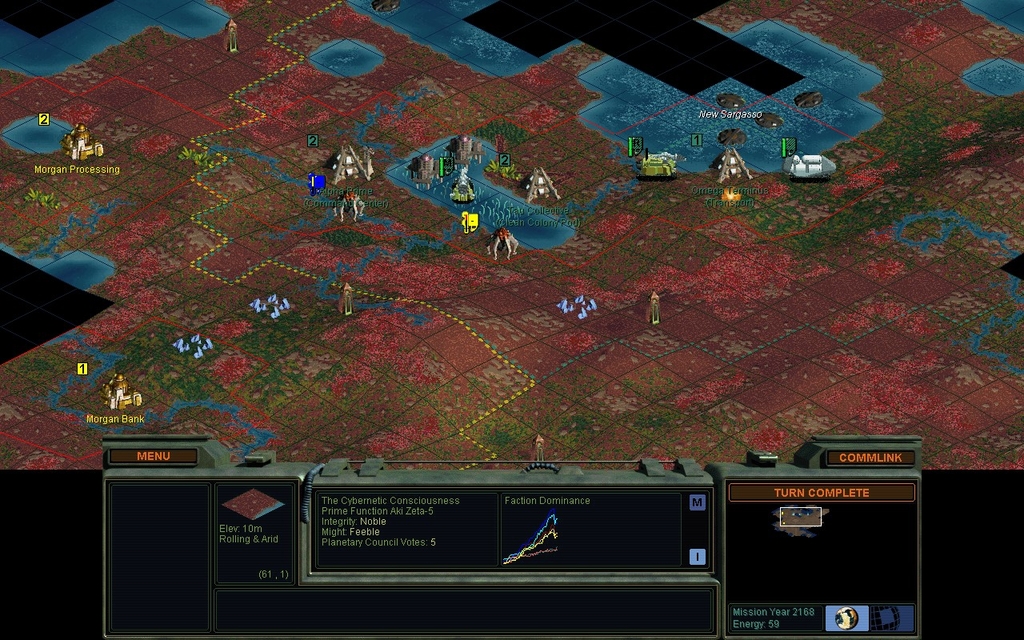Open the COMMLINK panel
The width and height of the screenshot is (1024, 640).
(870, 457)
